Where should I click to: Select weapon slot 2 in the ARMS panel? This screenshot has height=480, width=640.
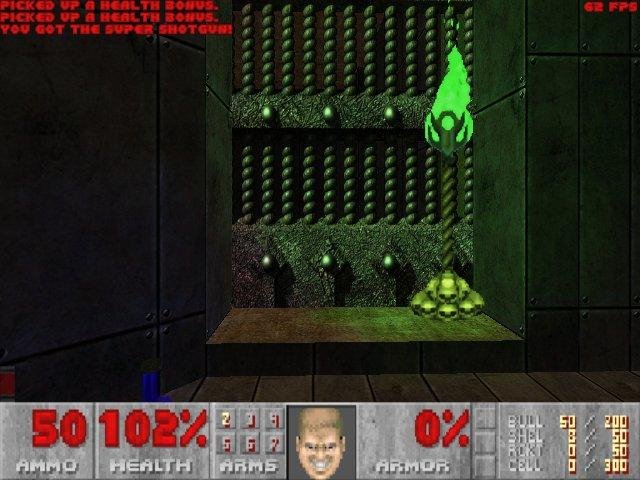227,420
